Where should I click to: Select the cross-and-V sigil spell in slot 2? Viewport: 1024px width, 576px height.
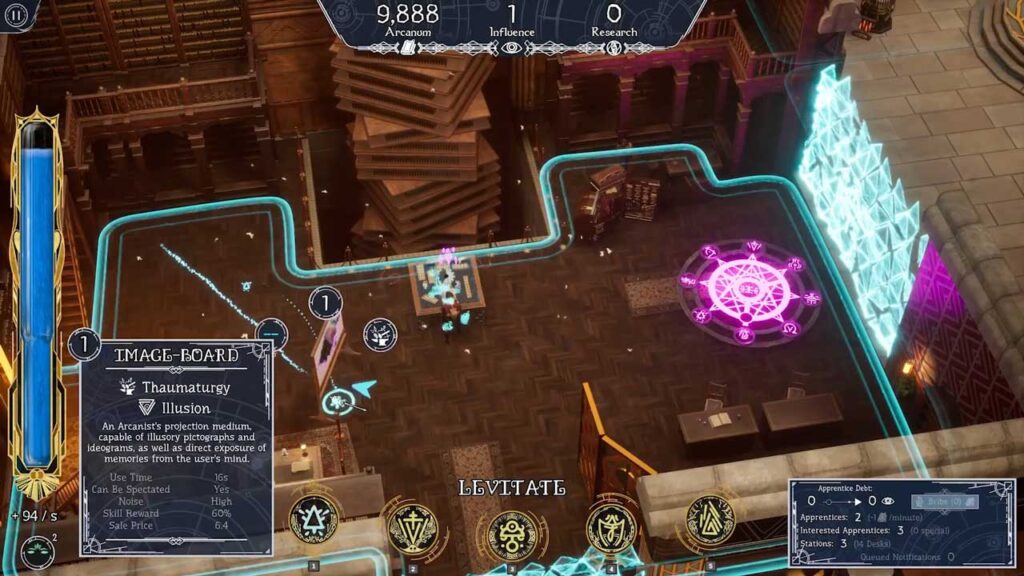point(412,526)
